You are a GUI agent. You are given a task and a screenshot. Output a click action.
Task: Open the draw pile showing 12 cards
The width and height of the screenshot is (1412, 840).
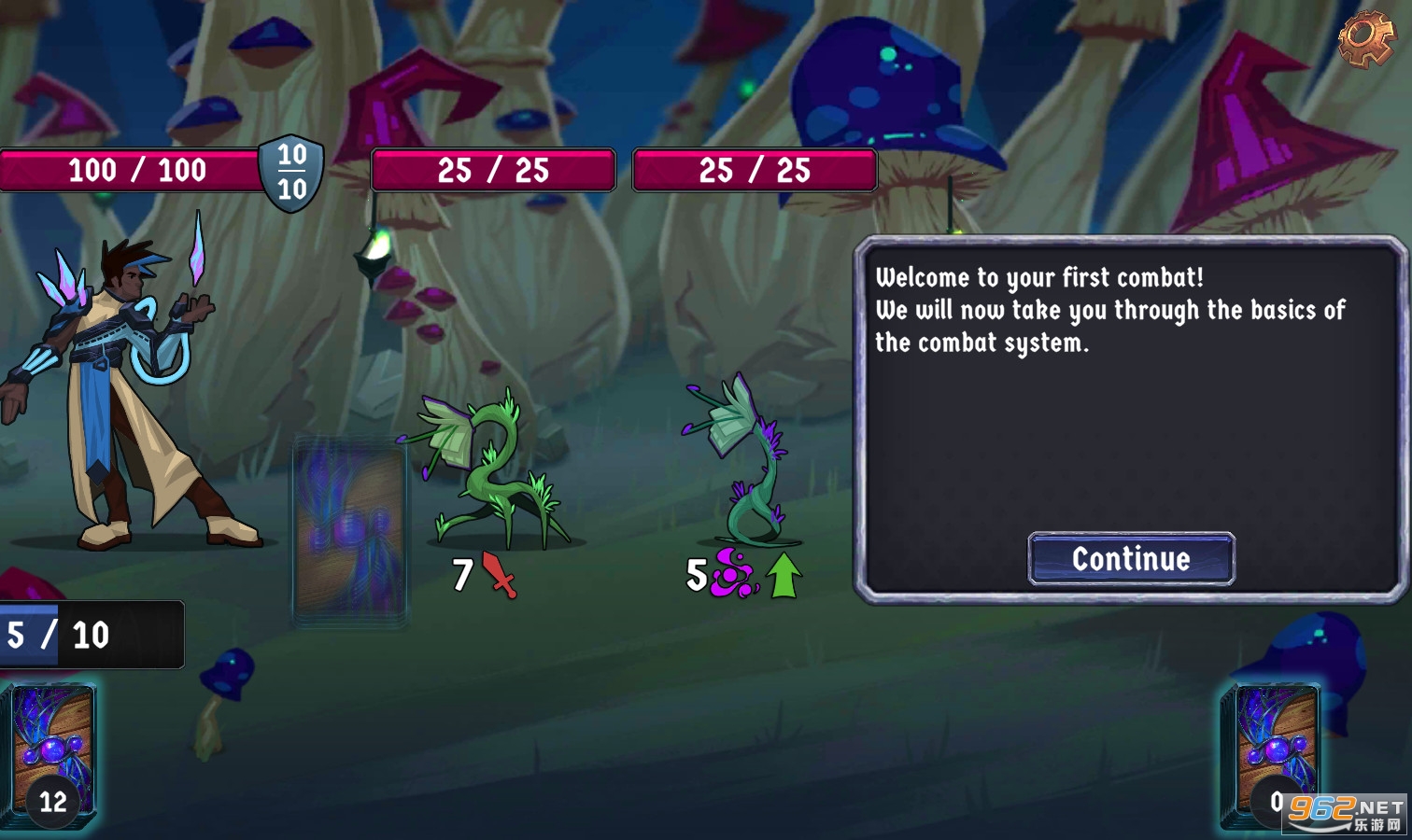click(x=52, y=754)
